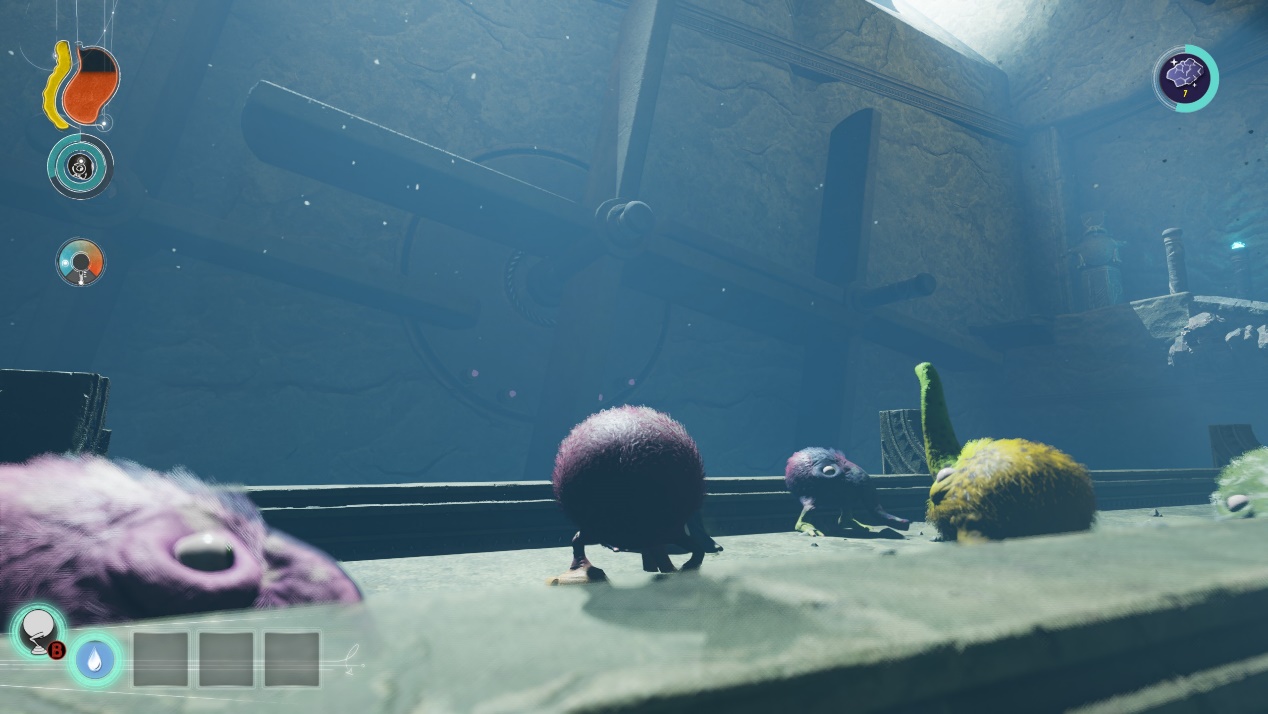This screenshot has height=714, width=1268.
Task: Click the teal ring spiral gauge icon
Action: (x=80, y=166)
